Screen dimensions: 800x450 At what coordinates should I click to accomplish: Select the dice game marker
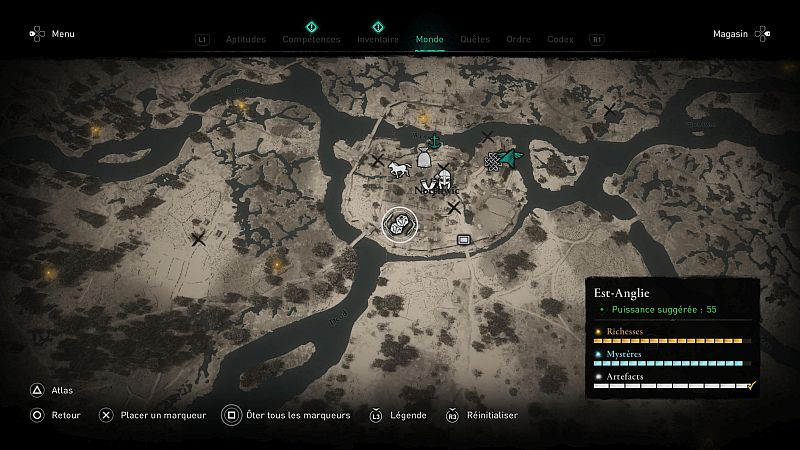[x=397, y=223]
